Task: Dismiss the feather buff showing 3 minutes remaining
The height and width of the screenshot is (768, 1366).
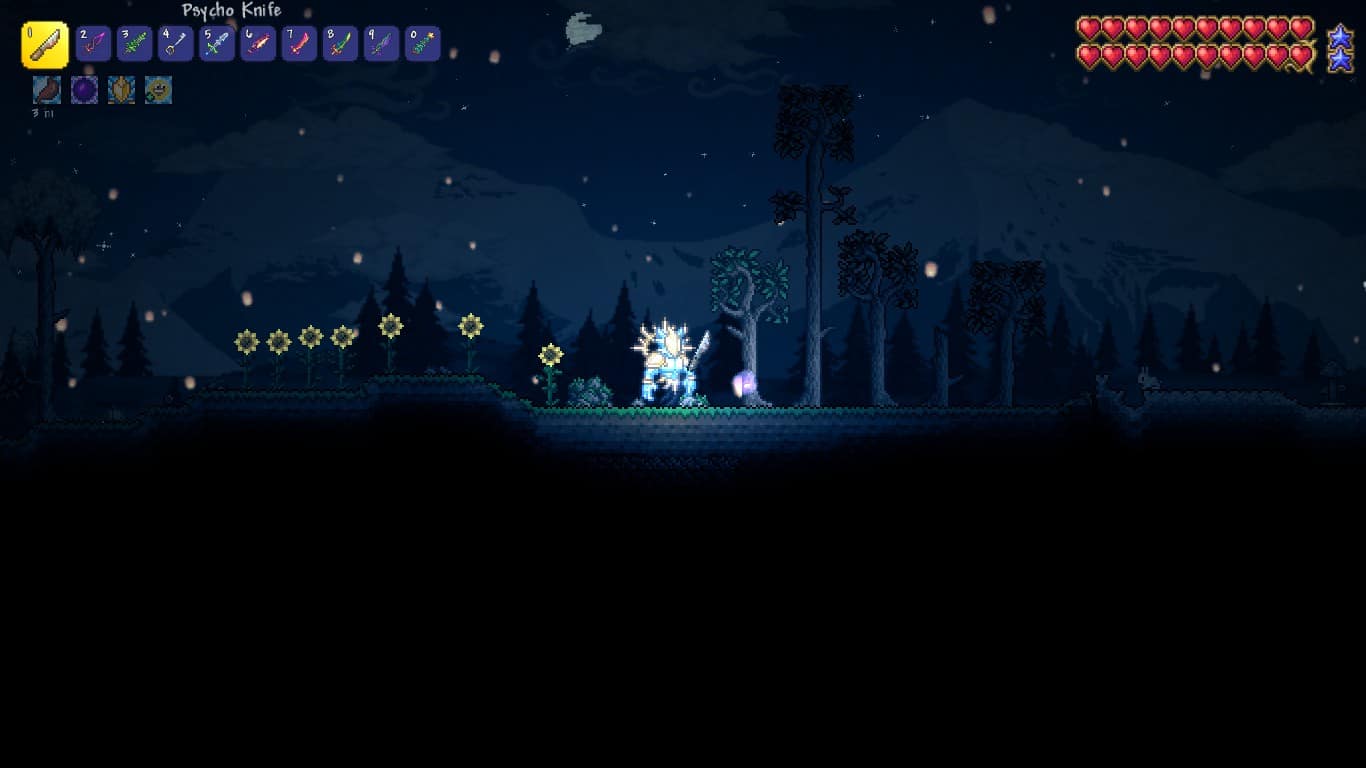Action: [45, 90]
